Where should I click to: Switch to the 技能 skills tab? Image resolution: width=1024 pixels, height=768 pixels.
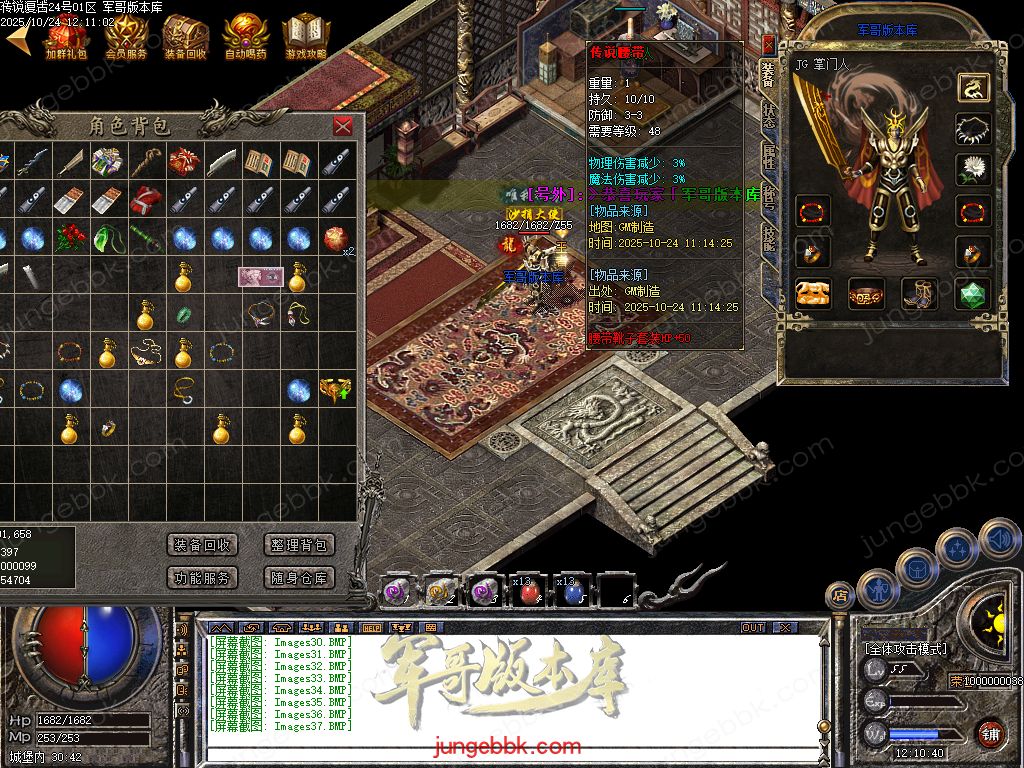(768, 235)
